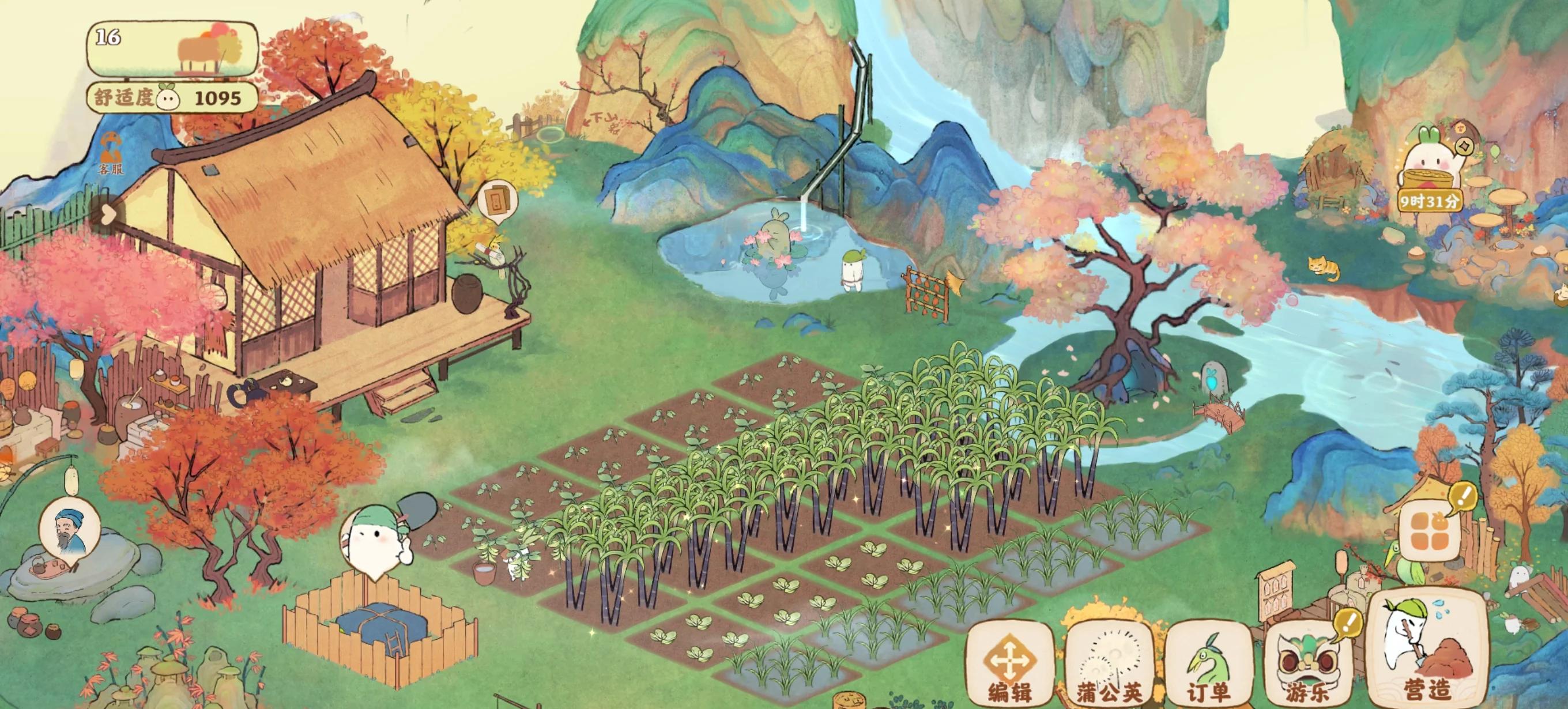Screen dimensions: 1568x709
Task: View the 舒适度 comfort level details
Action: pyautogui.click(x=173, y=98)
